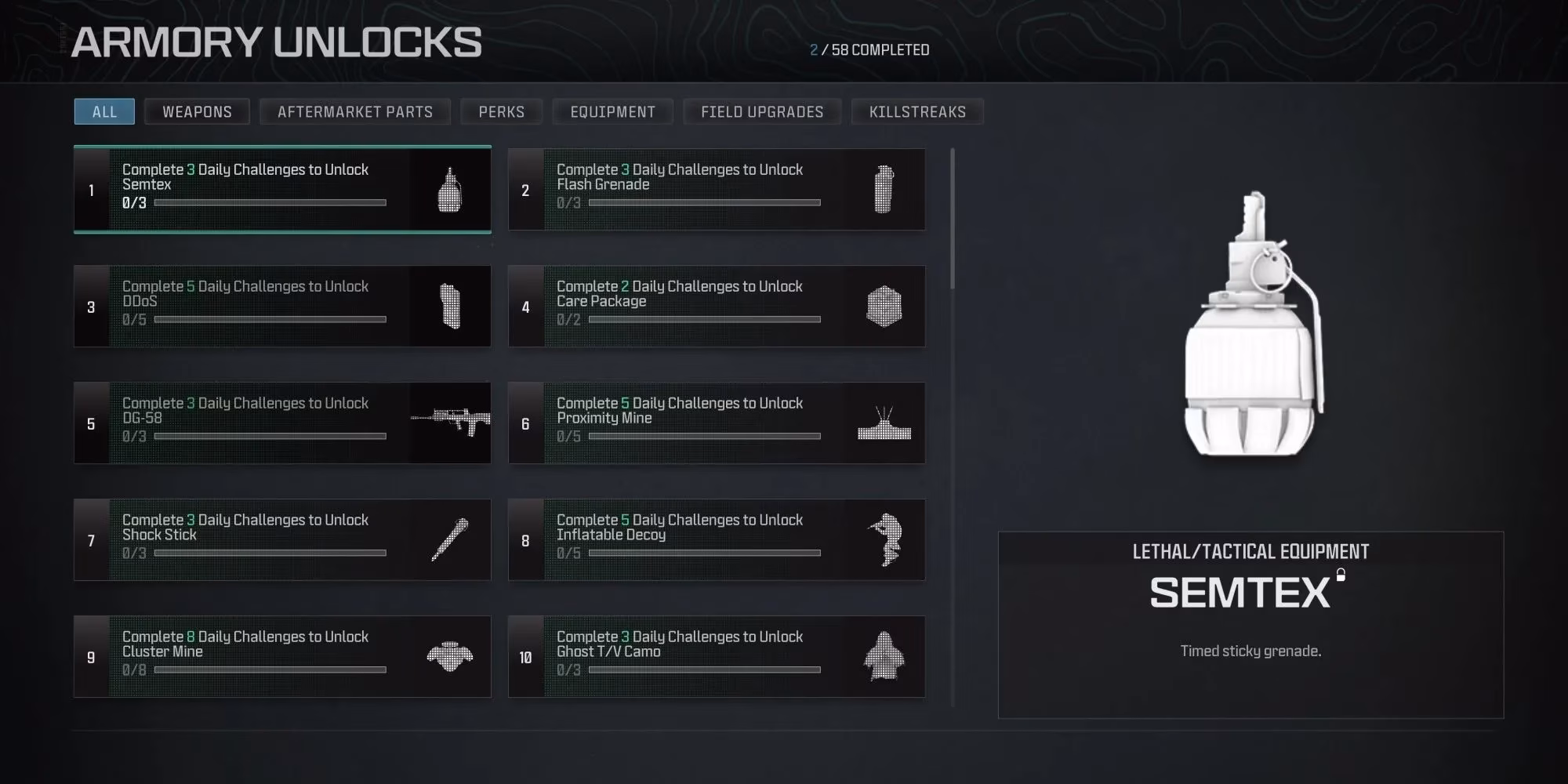The width and height of the screenshot is (1568, 784).
Task: Open the FIELD UPGRADES tab
Action: pyautogui.click(x=762, y=111)
